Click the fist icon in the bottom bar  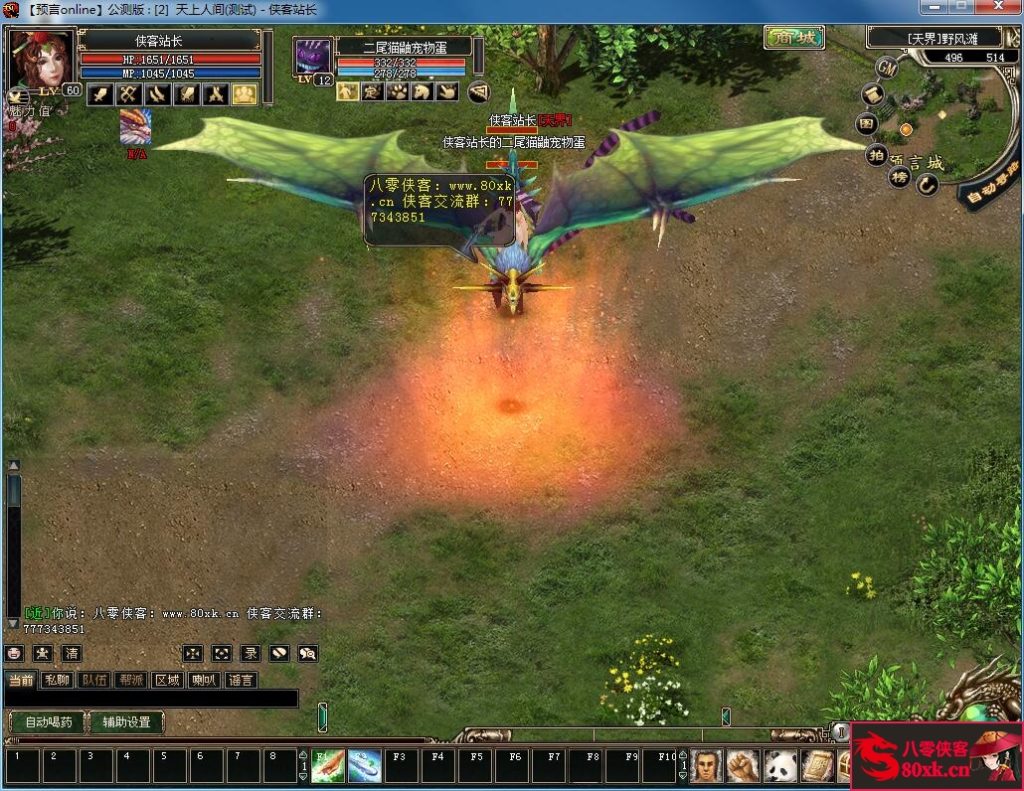[744, 766]
